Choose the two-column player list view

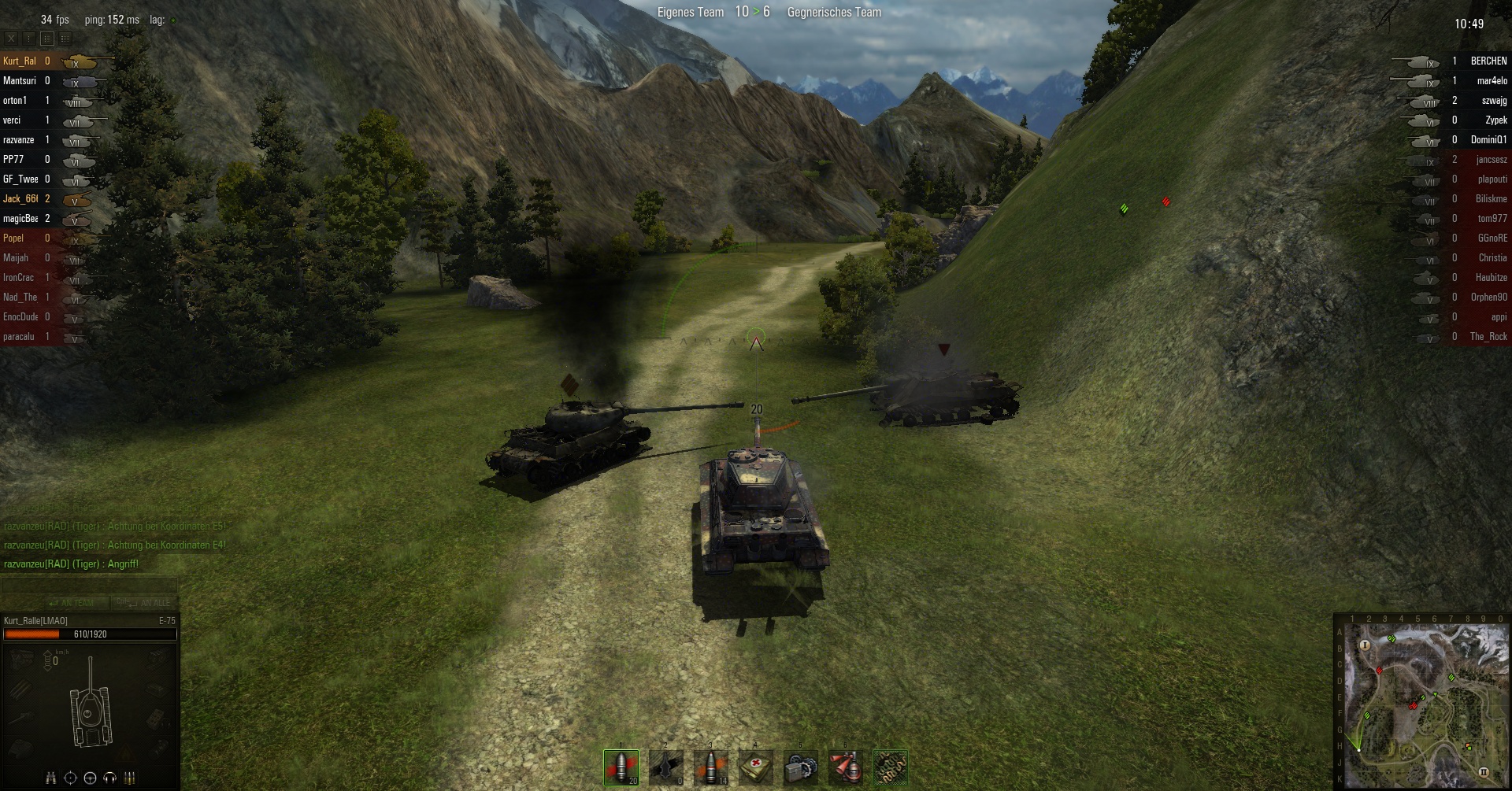pyautogui.click(x=47, y=38)
